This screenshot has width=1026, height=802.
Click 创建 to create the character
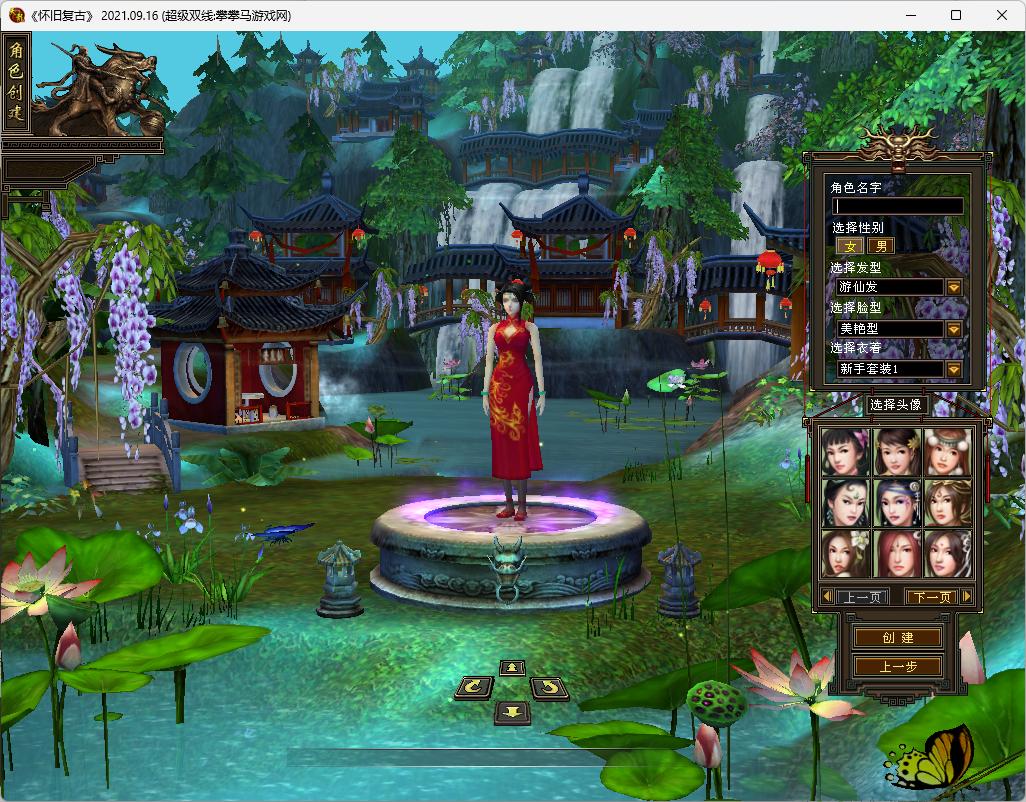(897, 638)
